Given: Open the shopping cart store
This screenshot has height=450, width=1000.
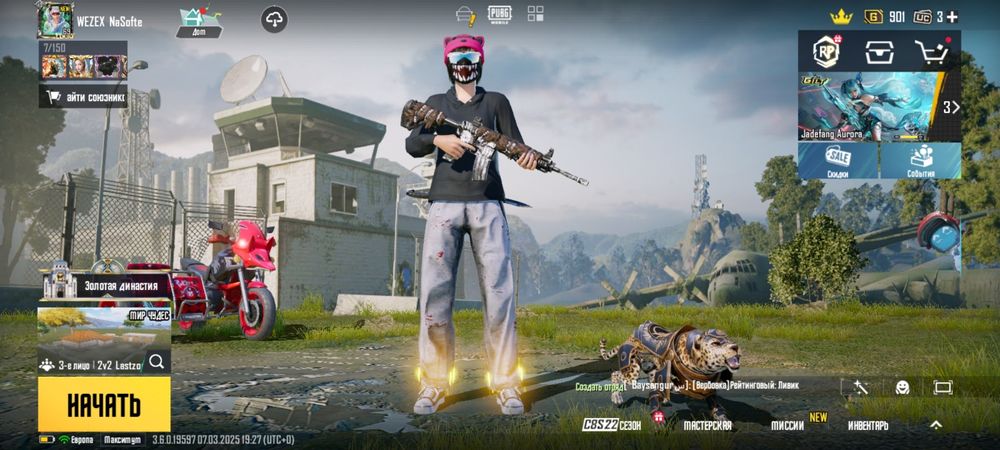Looking at the screenshot, I should [x=932, y=51].
